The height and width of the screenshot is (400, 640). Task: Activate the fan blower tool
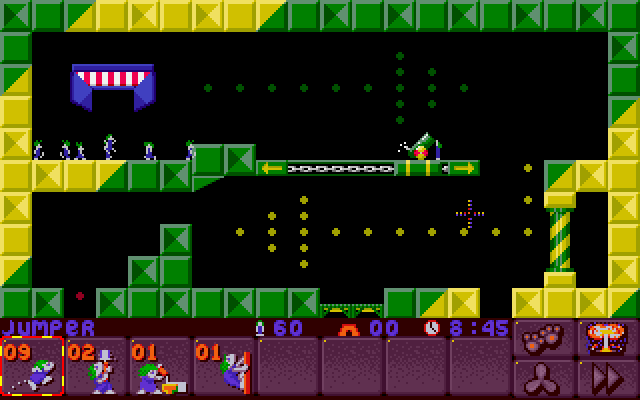coord(541,379)
